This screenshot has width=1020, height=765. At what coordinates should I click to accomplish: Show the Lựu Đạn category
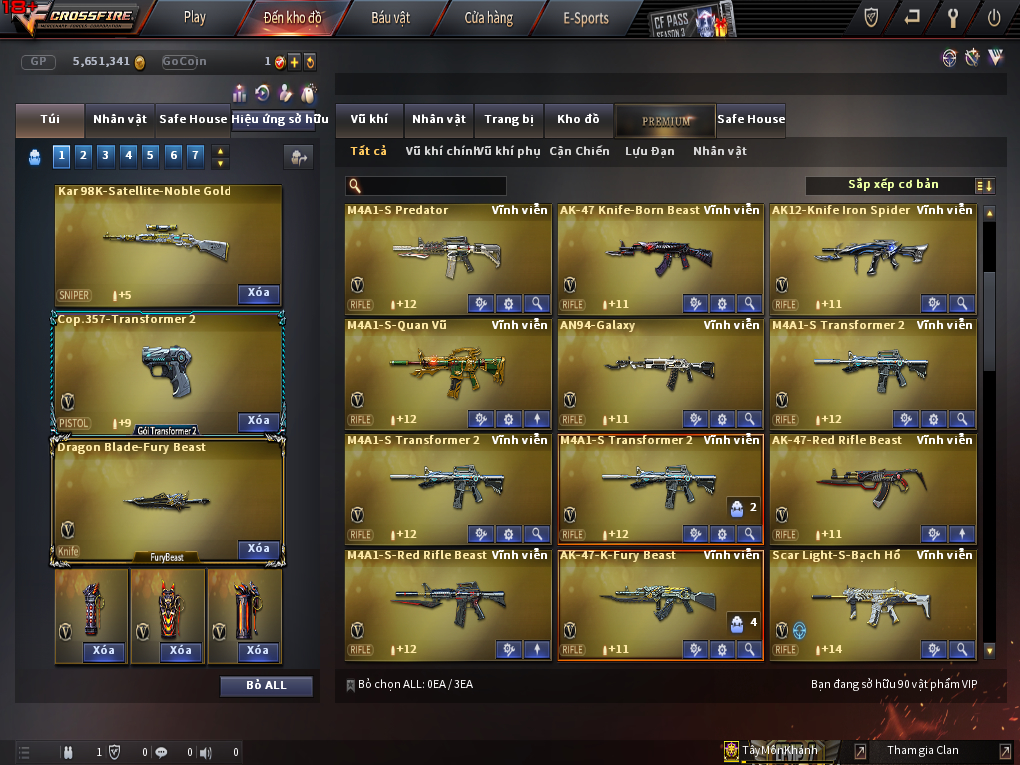pos(650,151)
